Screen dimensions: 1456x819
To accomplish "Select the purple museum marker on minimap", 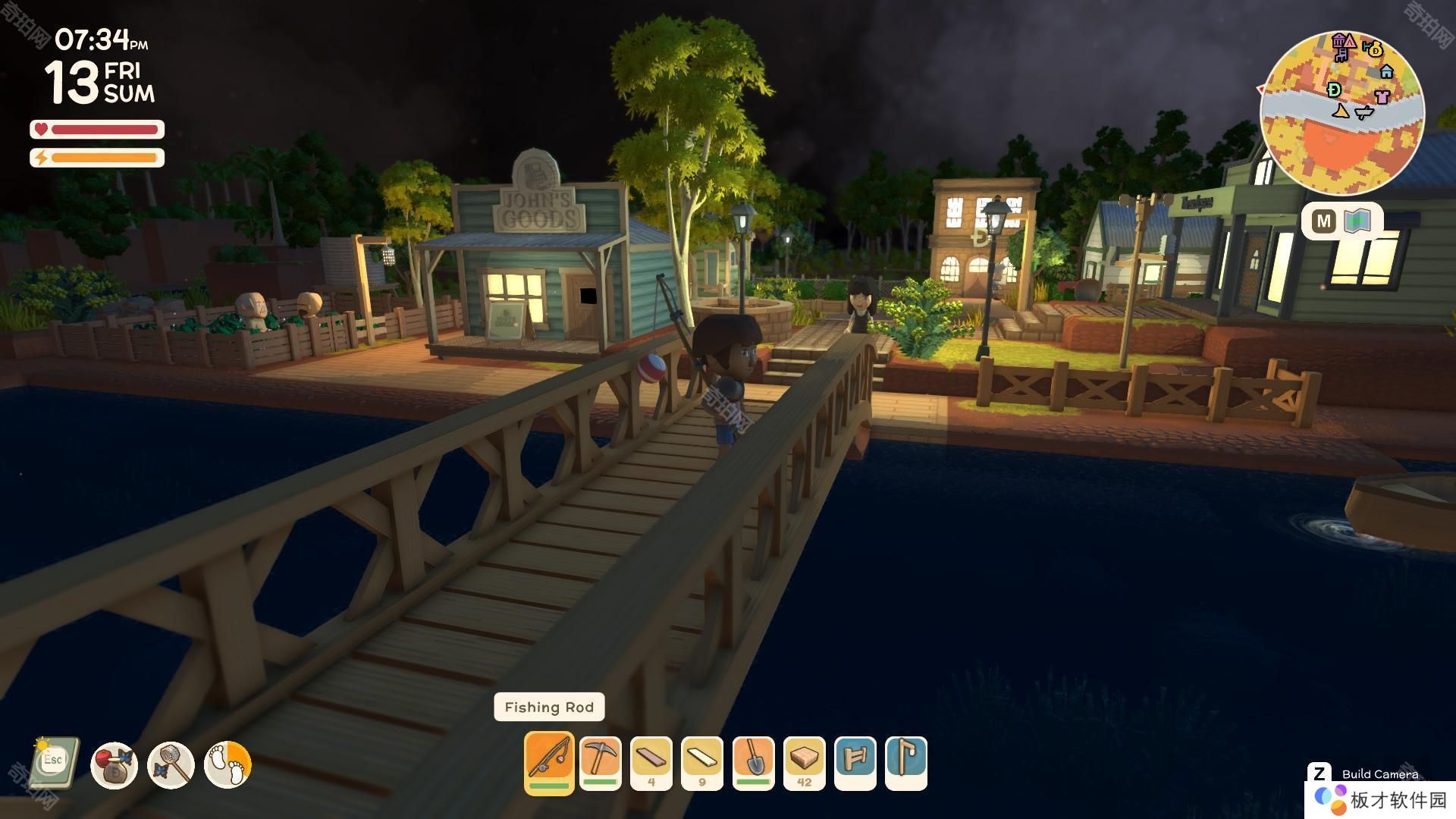I will [1340, 41].
